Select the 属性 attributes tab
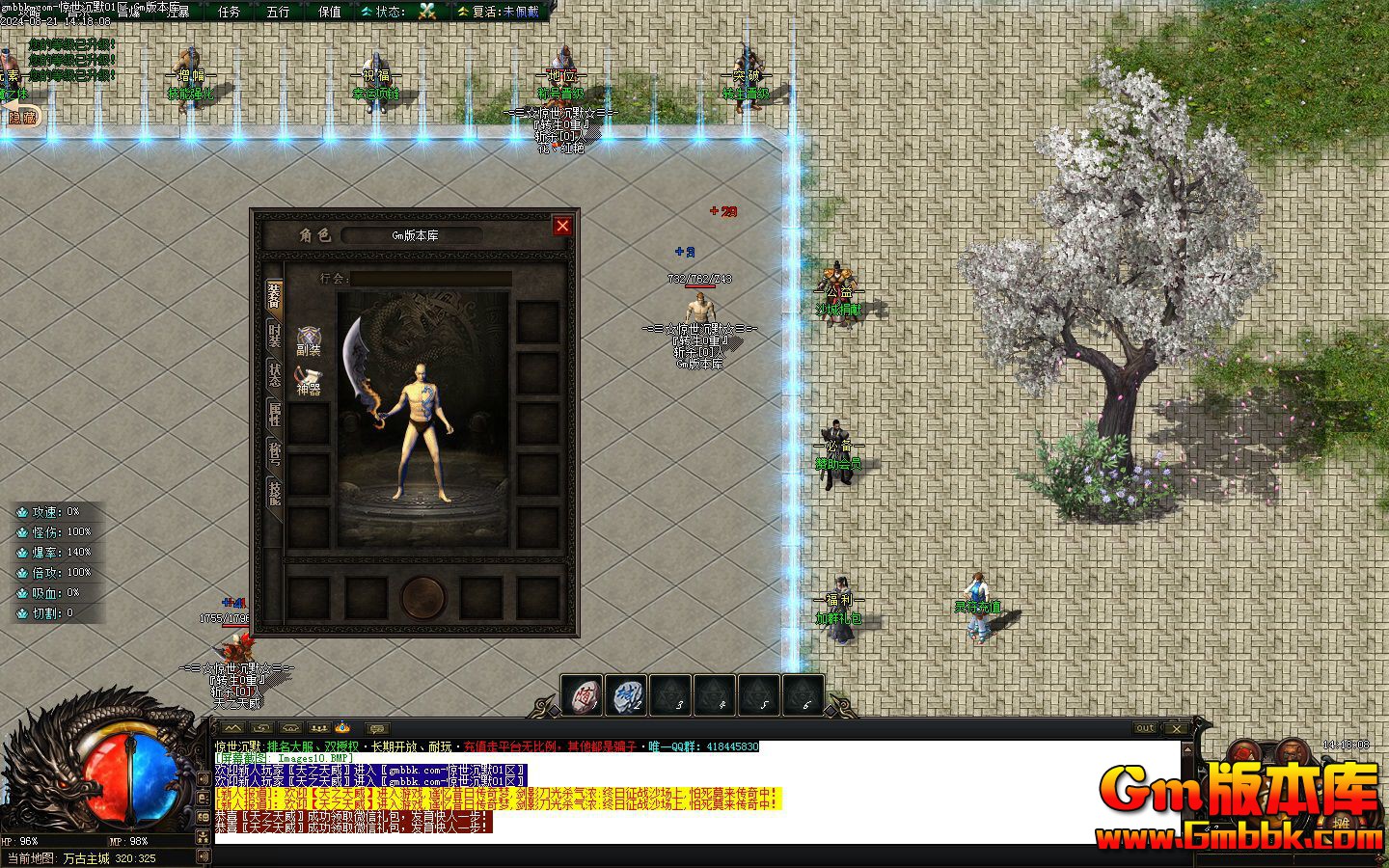The image size is (1389, 868). click(275, 415)
